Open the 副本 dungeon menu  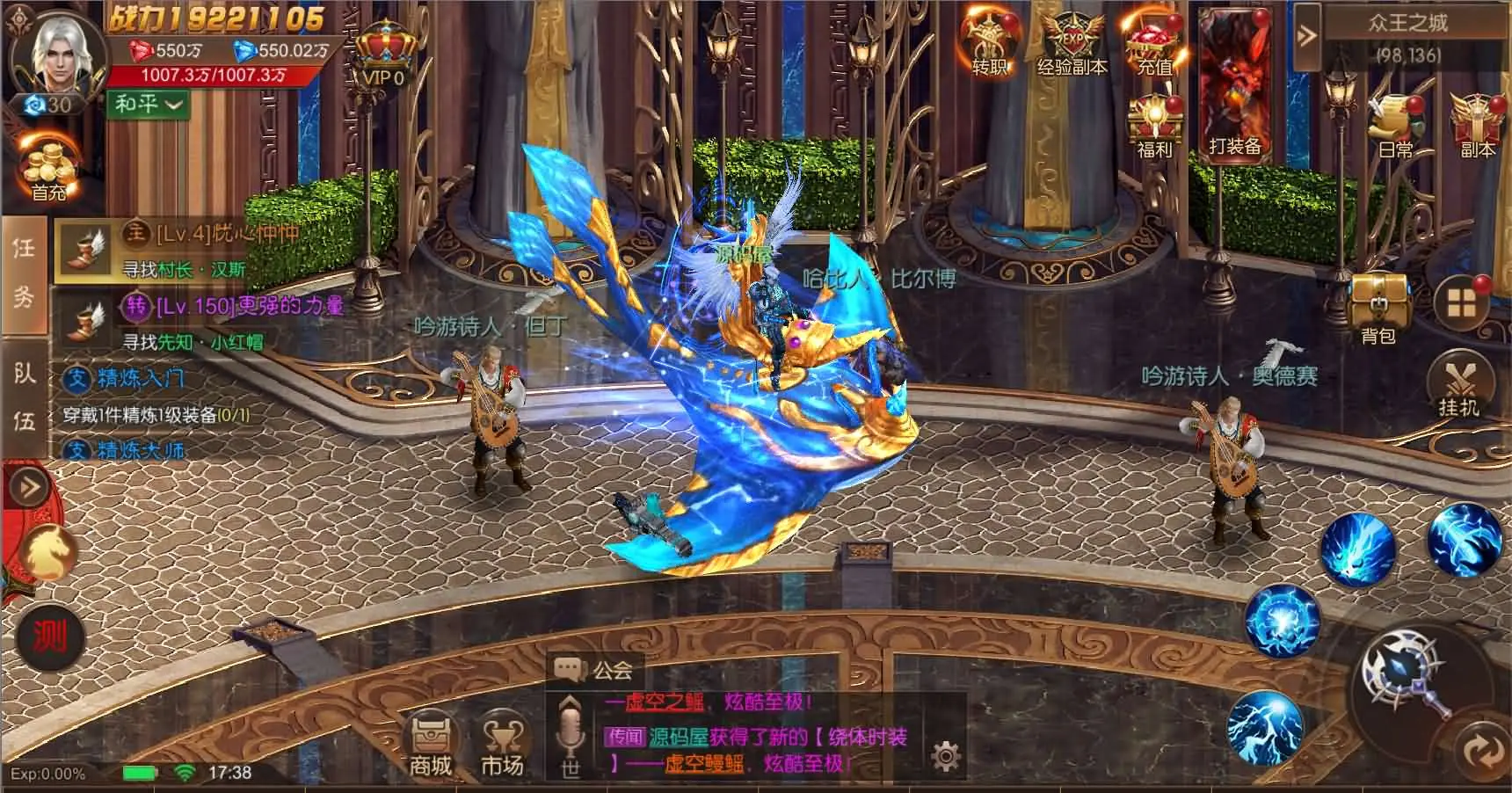tap(1477, 127)
